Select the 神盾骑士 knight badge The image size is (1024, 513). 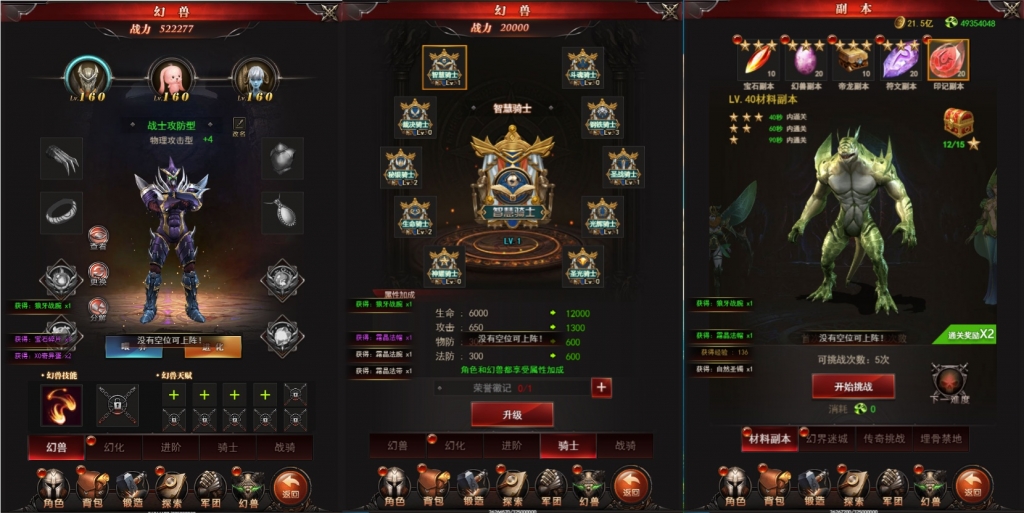click(443, 267)
